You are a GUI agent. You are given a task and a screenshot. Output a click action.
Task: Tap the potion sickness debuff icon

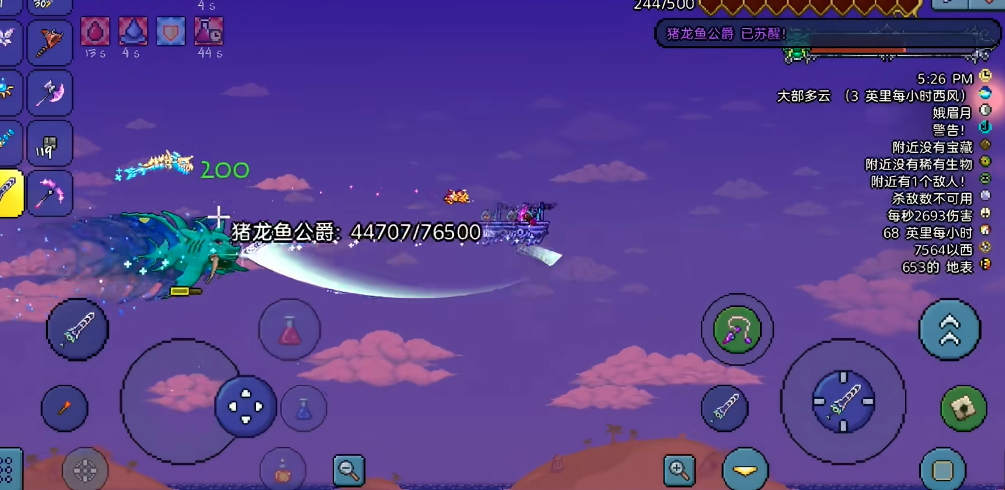(x=209, y=30)
